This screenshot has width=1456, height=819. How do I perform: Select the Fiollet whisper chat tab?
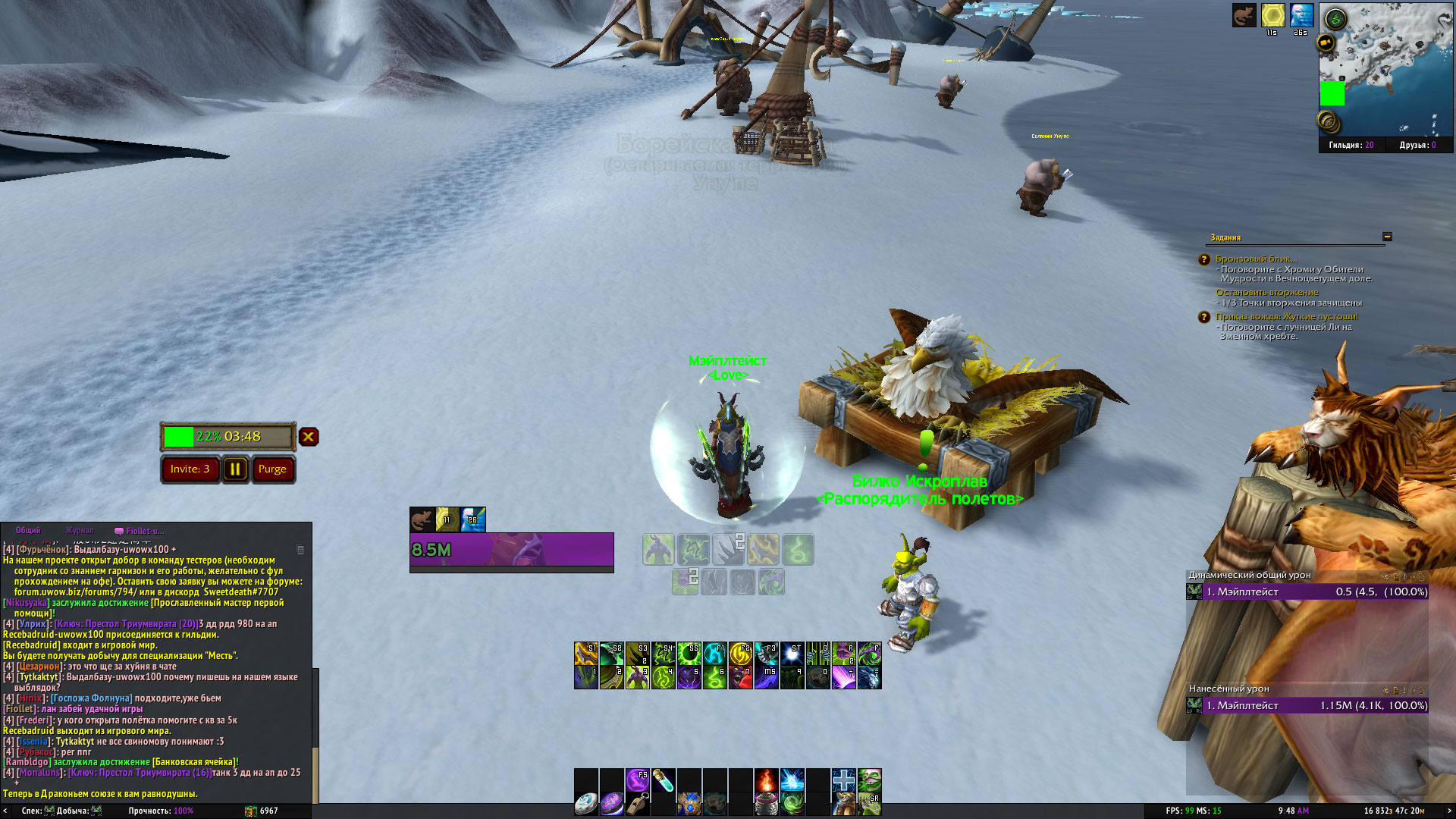tap(140, 531)
